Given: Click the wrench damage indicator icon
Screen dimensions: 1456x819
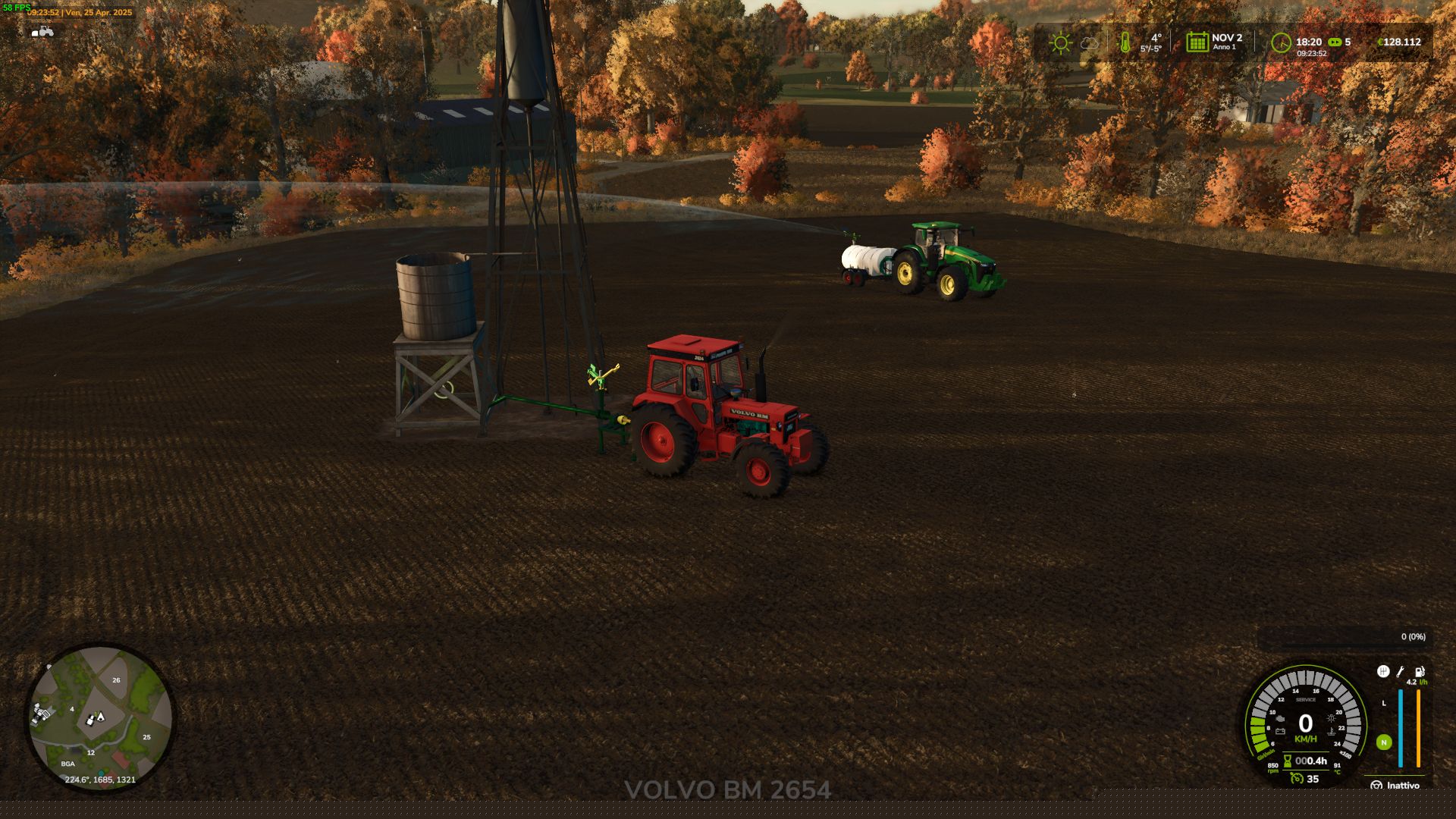Looking at the screenshot, I should [x=1401, y=672].
